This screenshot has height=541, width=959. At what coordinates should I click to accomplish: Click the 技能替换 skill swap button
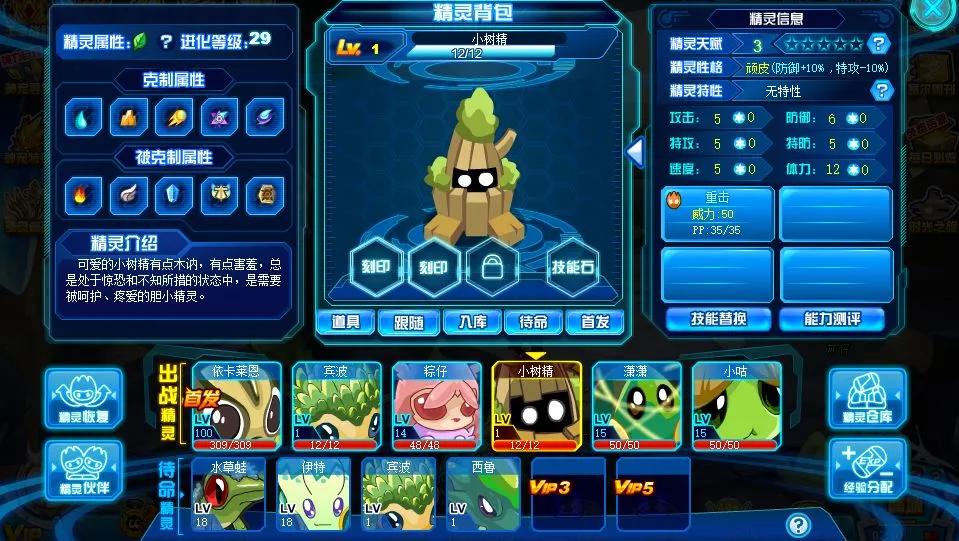point(718,319)
